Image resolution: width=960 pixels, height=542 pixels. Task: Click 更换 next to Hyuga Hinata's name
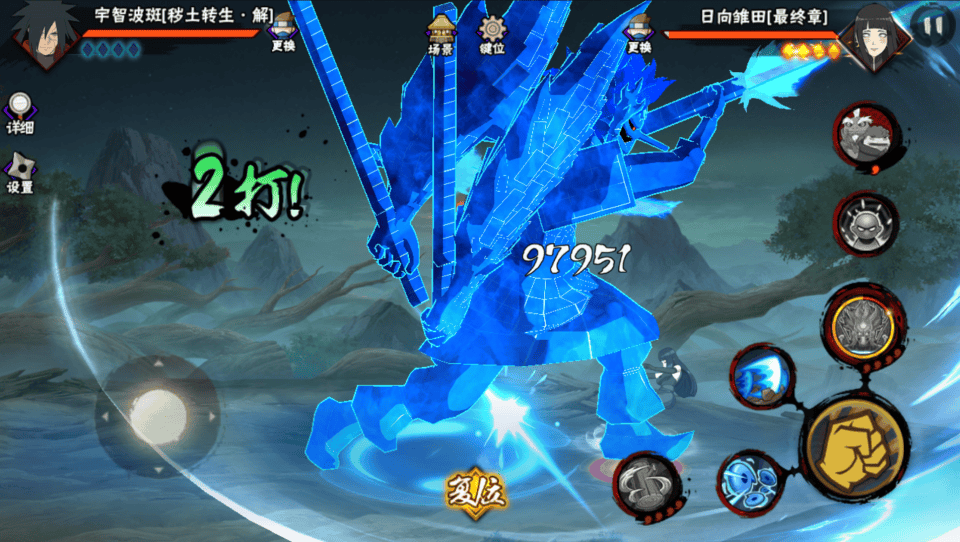point(638,32)
